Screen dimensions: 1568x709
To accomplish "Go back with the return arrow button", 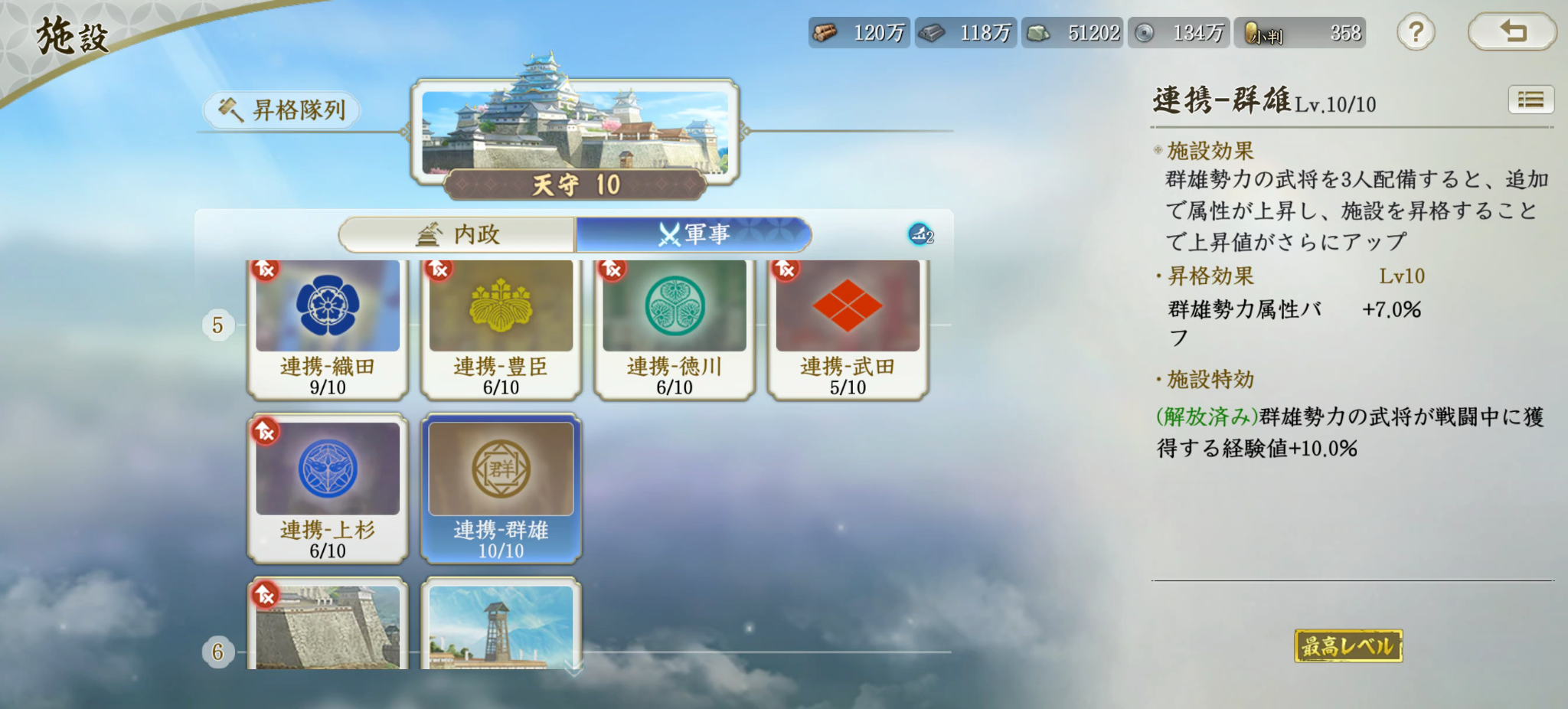I will pos(1512,32).
